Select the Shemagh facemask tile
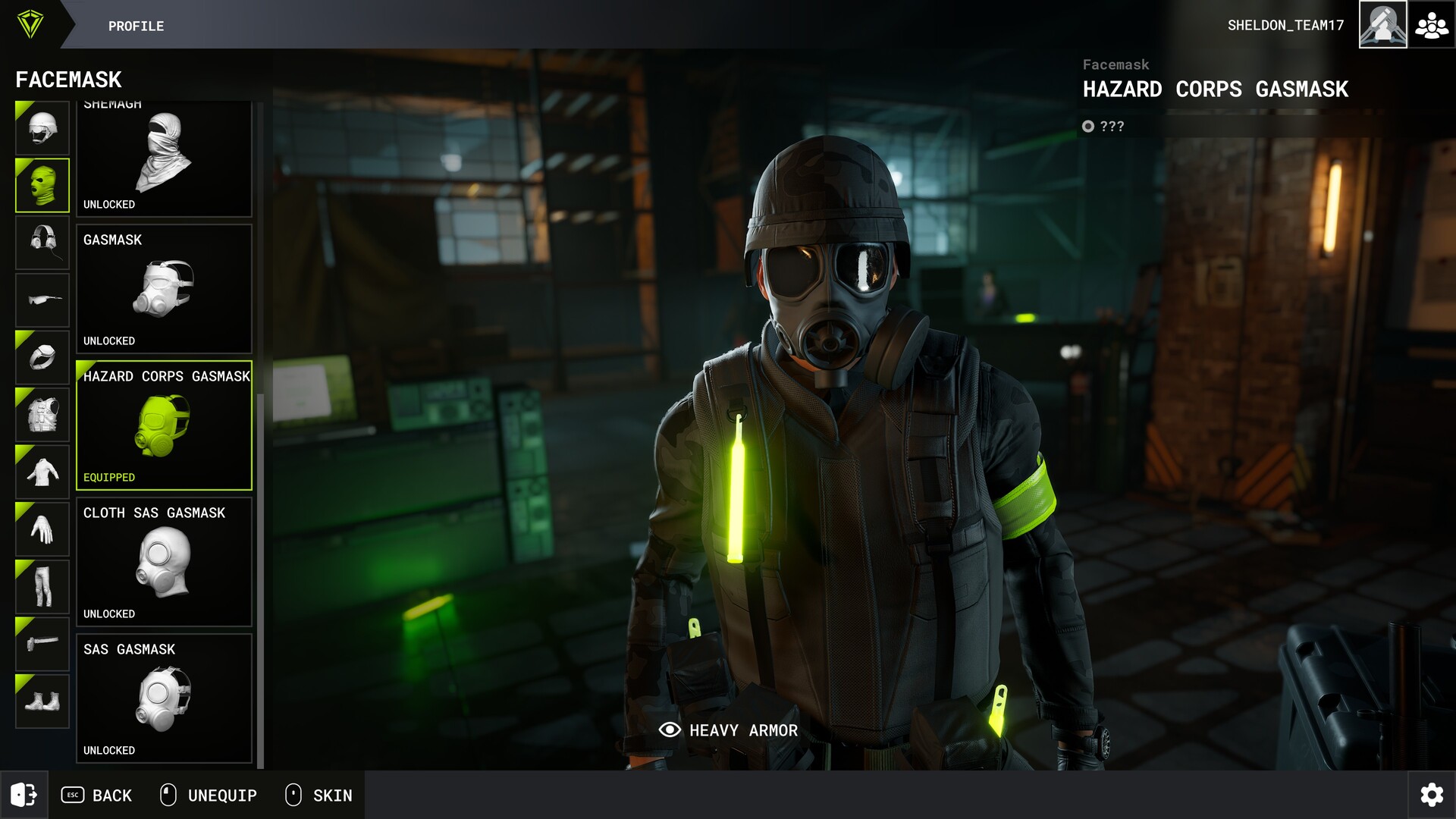 click(164, 158)
